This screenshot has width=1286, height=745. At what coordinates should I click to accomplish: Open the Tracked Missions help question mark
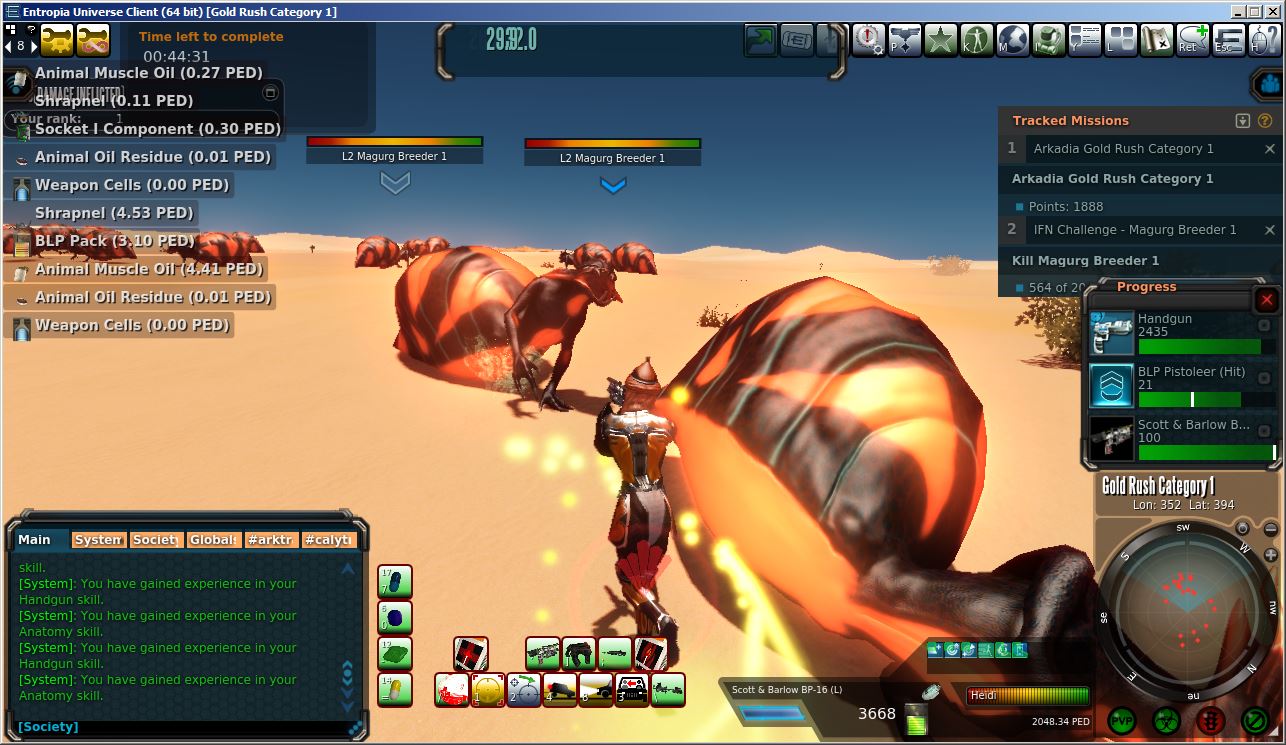pyautogui.click(x=1264, y=121)
